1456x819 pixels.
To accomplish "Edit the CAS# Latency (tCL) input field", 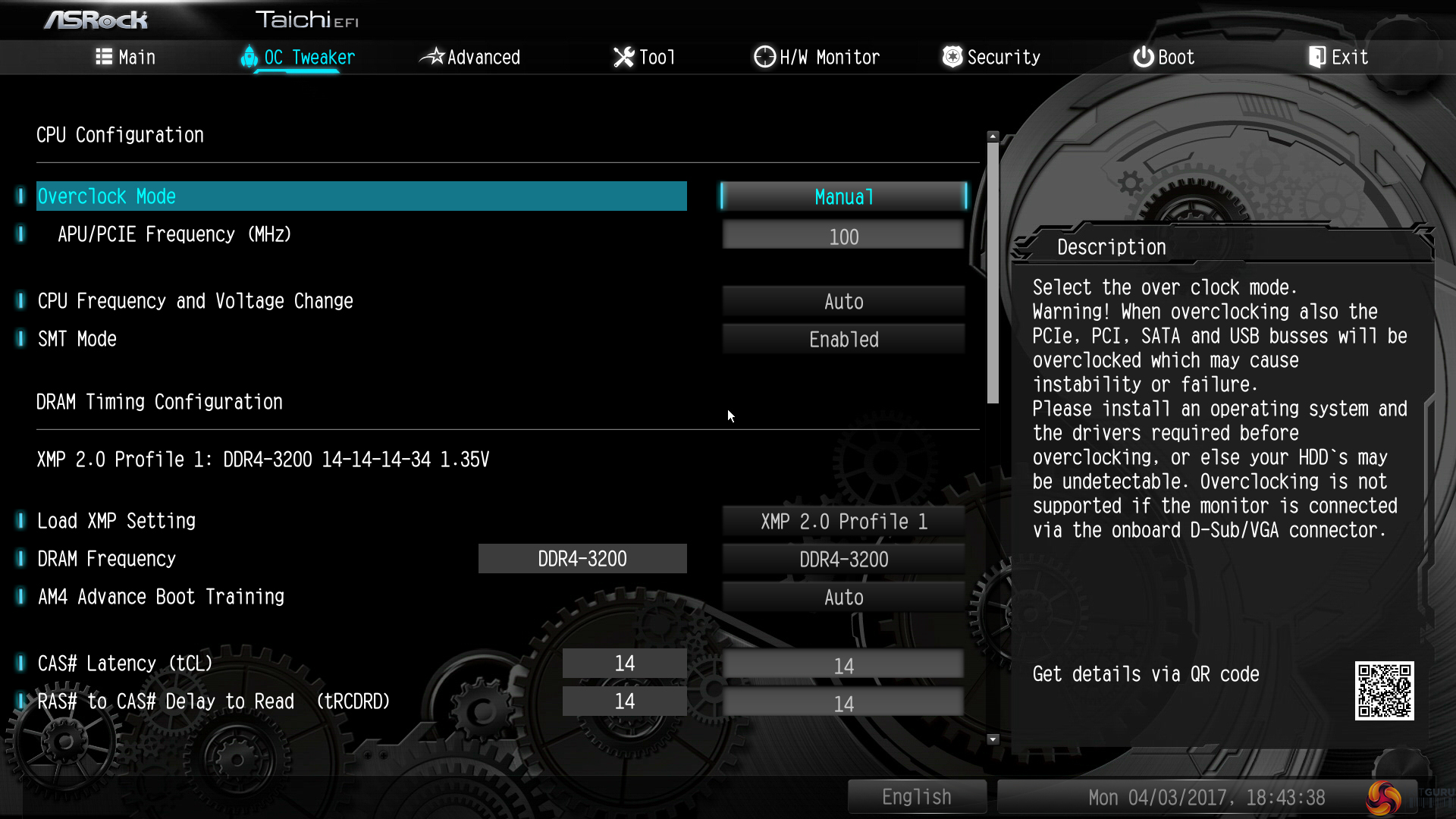I will click(x=843, y=666).
